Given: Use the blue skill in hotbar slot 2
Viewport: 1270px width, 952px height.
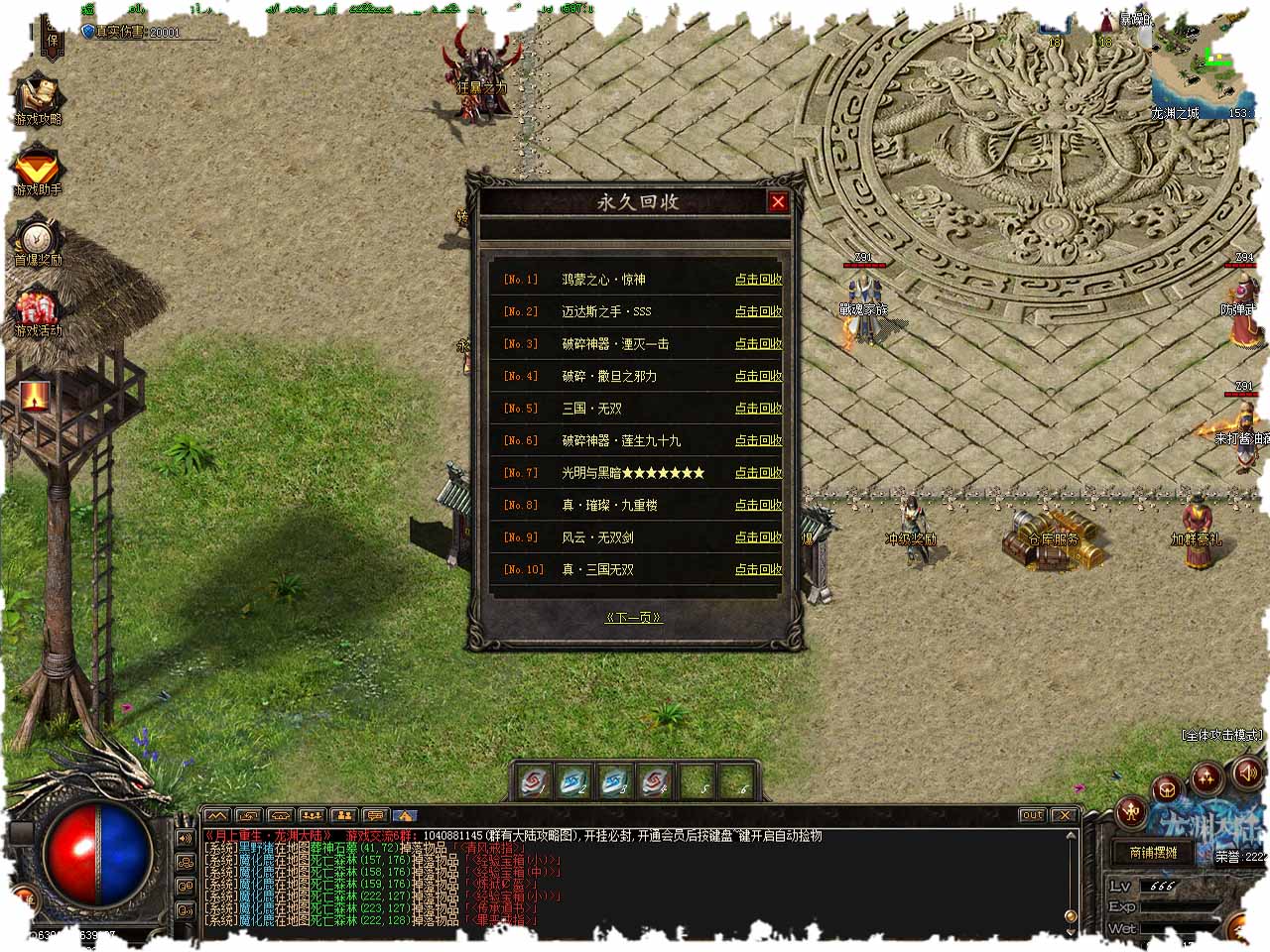Looking at the screenshot, I should click(573, 782).
